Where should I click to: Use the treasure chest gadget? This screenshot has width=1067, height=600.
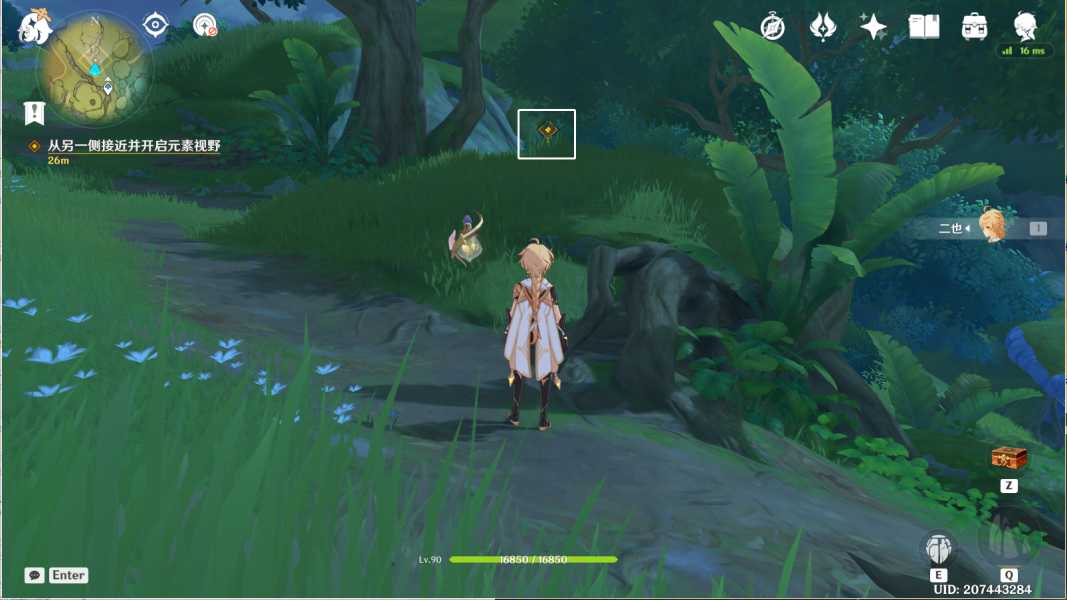point(1009,458)
